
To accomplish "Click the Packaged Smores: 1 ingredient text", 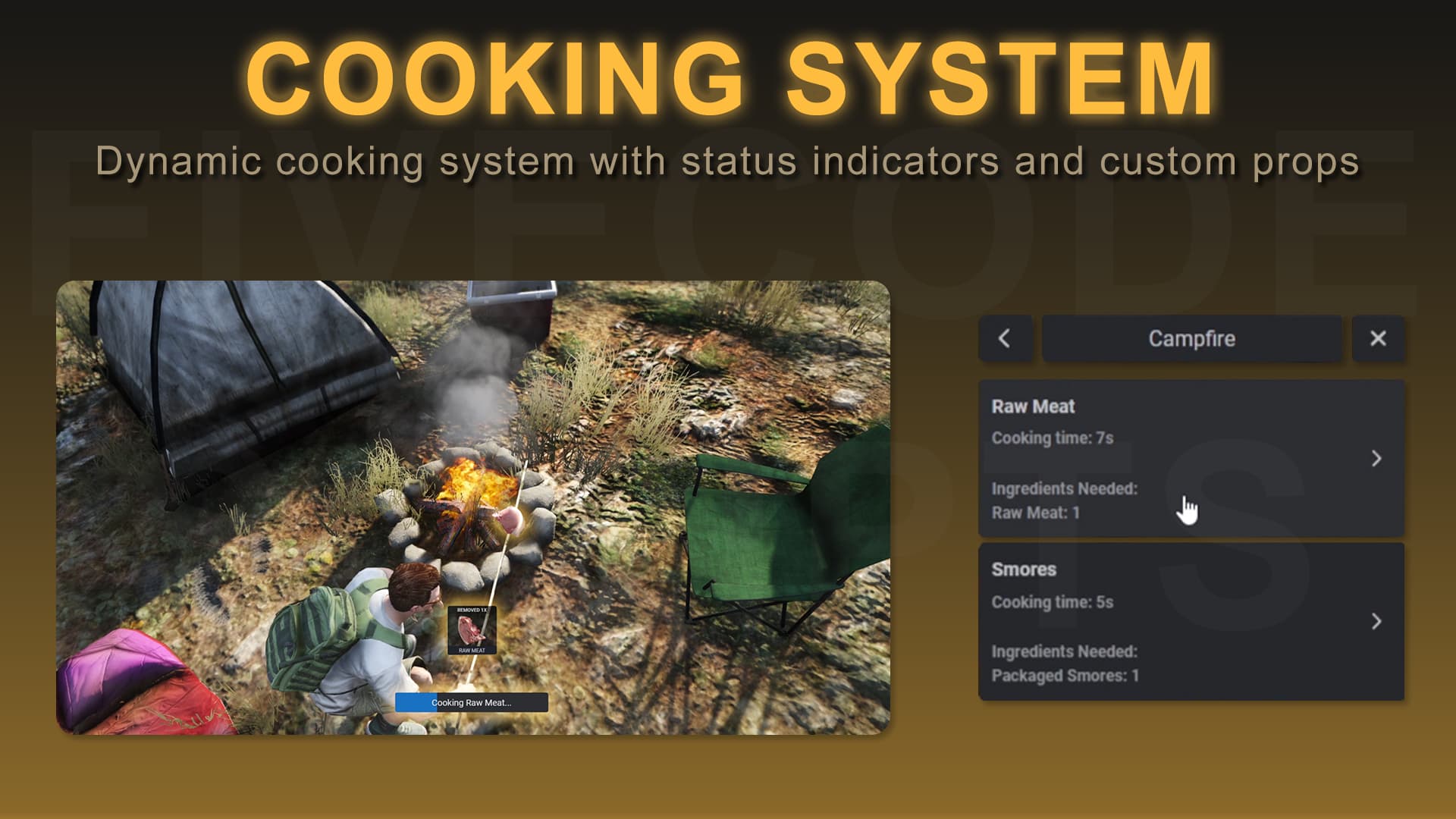I will pos(1065,676).
